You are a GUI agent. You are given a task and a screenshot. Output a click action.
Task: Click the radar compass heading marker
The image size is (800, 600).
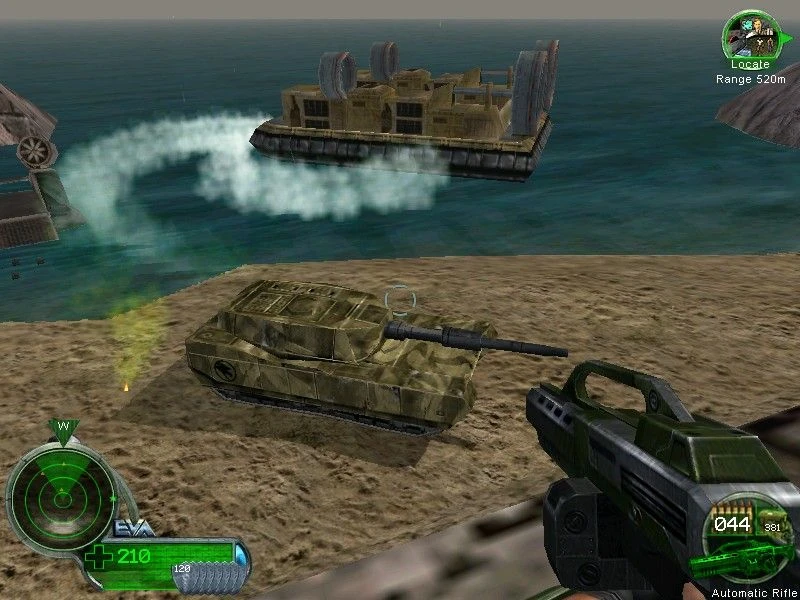pos(62,429)
